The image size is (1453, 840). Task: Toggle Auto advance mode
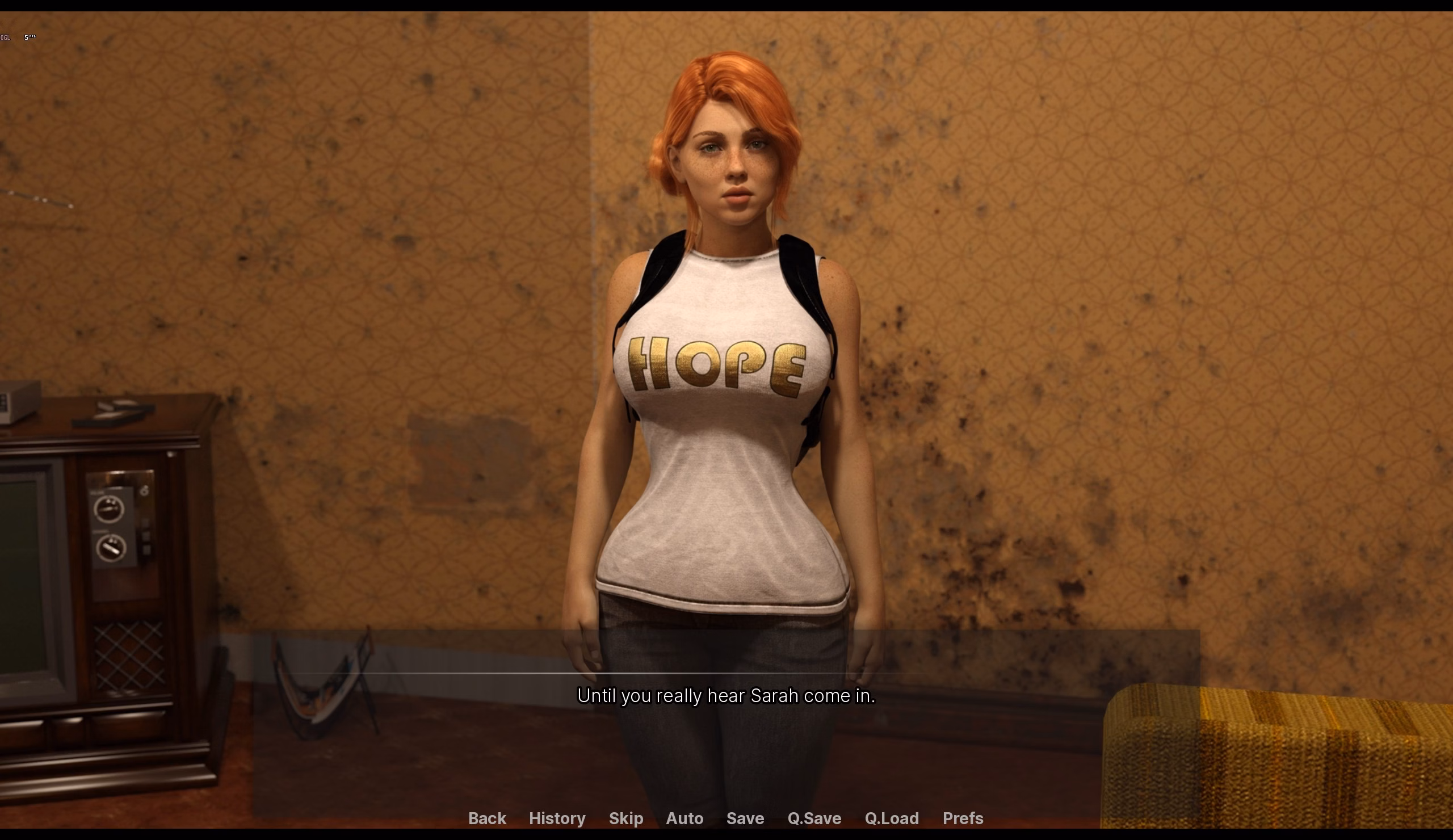(x=684, y=818)
